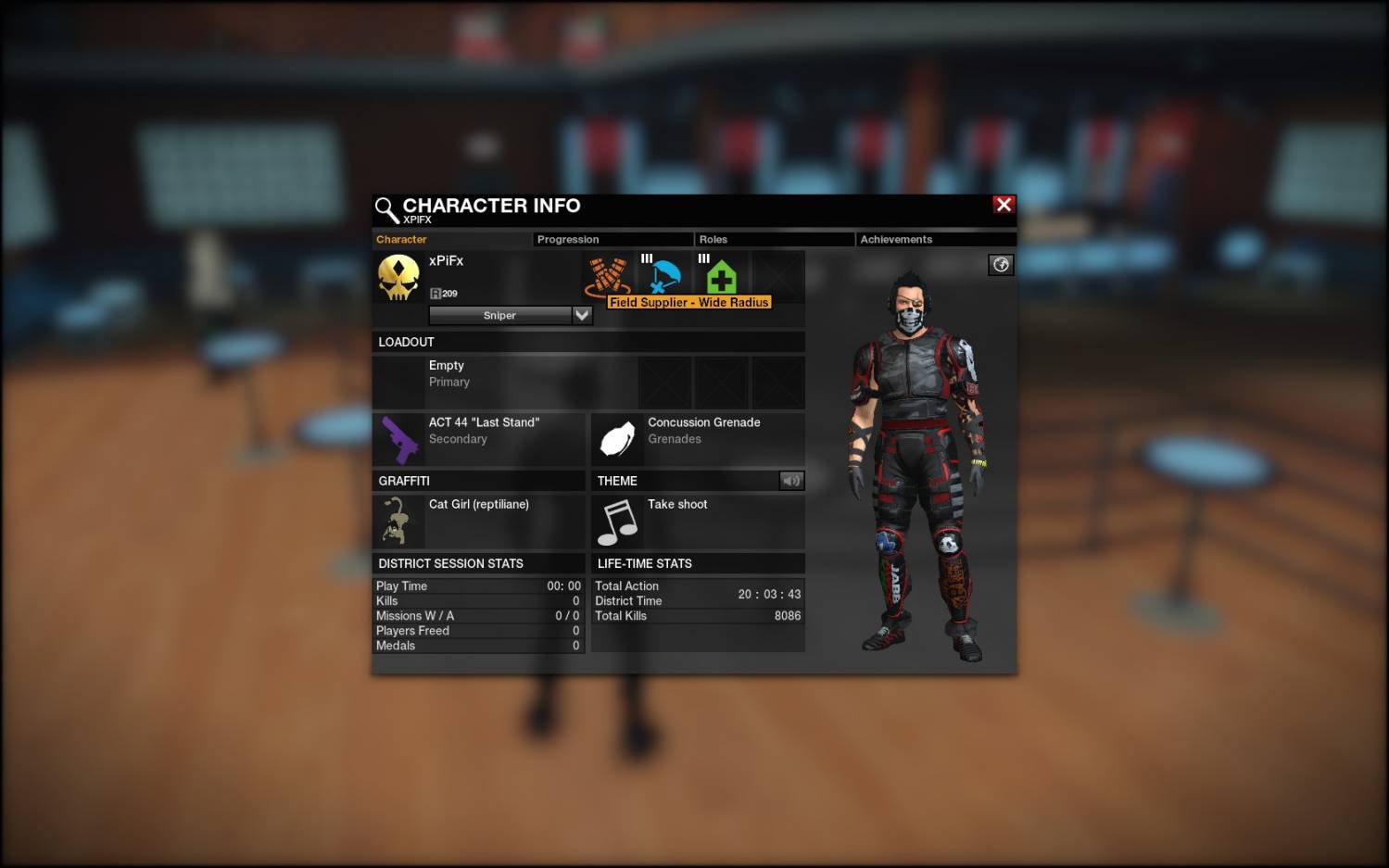The image size is (1389, 868).
Task: Select the Concussion Grenade slot
Action: pyautogui.click(x=697, y=439)
